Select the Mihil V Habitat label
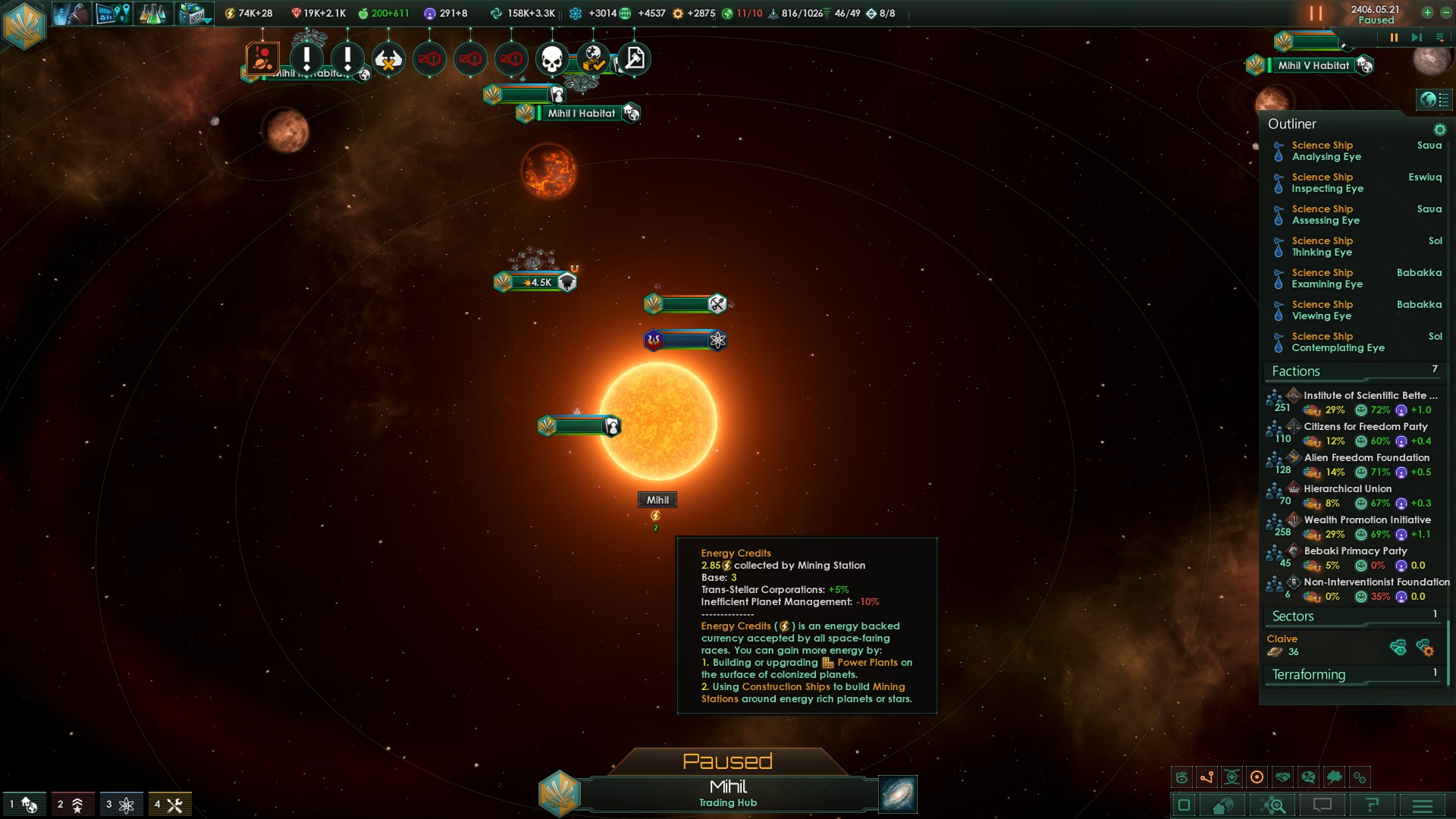Viewport: 1456px width, 819px height. pyautogui.click(x=1313, y=65)
